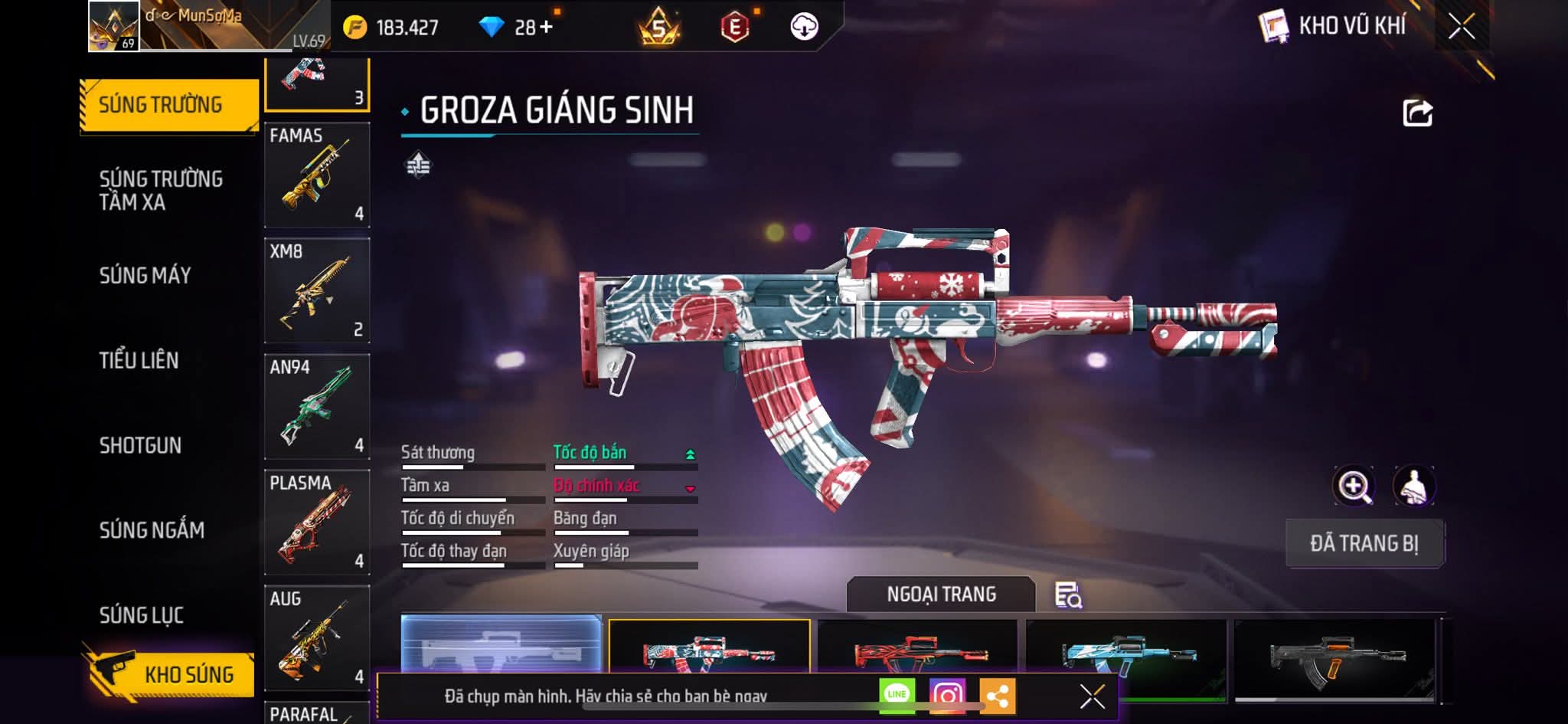Image resolution: width=1568 pixels, height=724 pixels.
Task: Close the weapon armory screen
Action: coord(1461,27)
